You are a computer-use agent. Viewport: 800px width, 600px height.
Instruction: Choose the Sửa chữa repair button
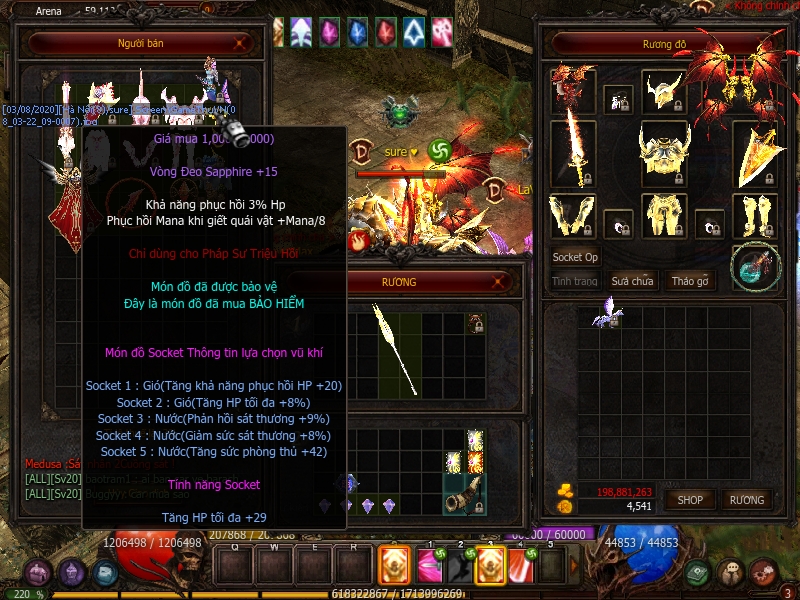632,281
